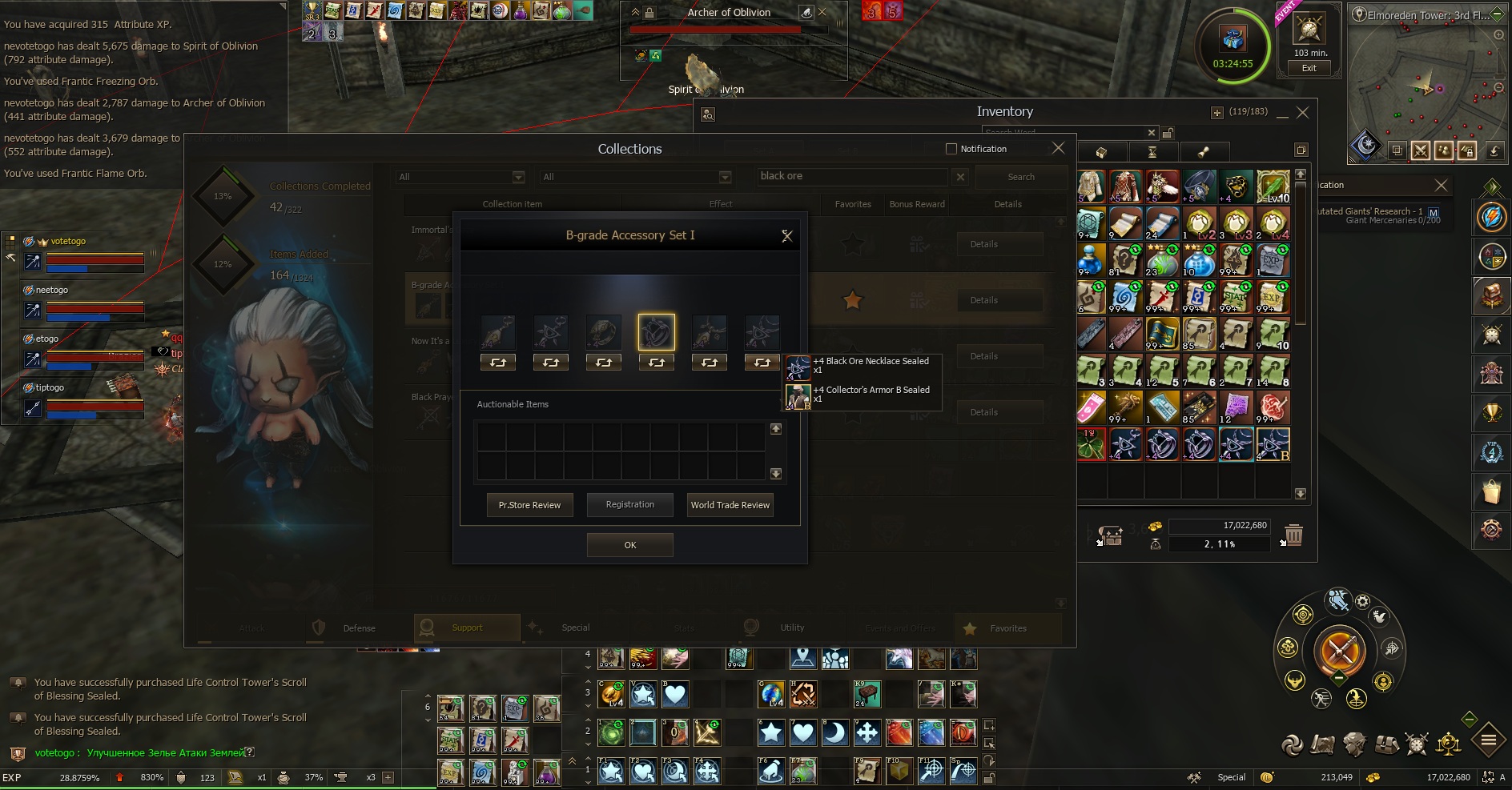Close the B-grade Accessory Set I popup
The image size is (1512, 790).
coord(787,235)
